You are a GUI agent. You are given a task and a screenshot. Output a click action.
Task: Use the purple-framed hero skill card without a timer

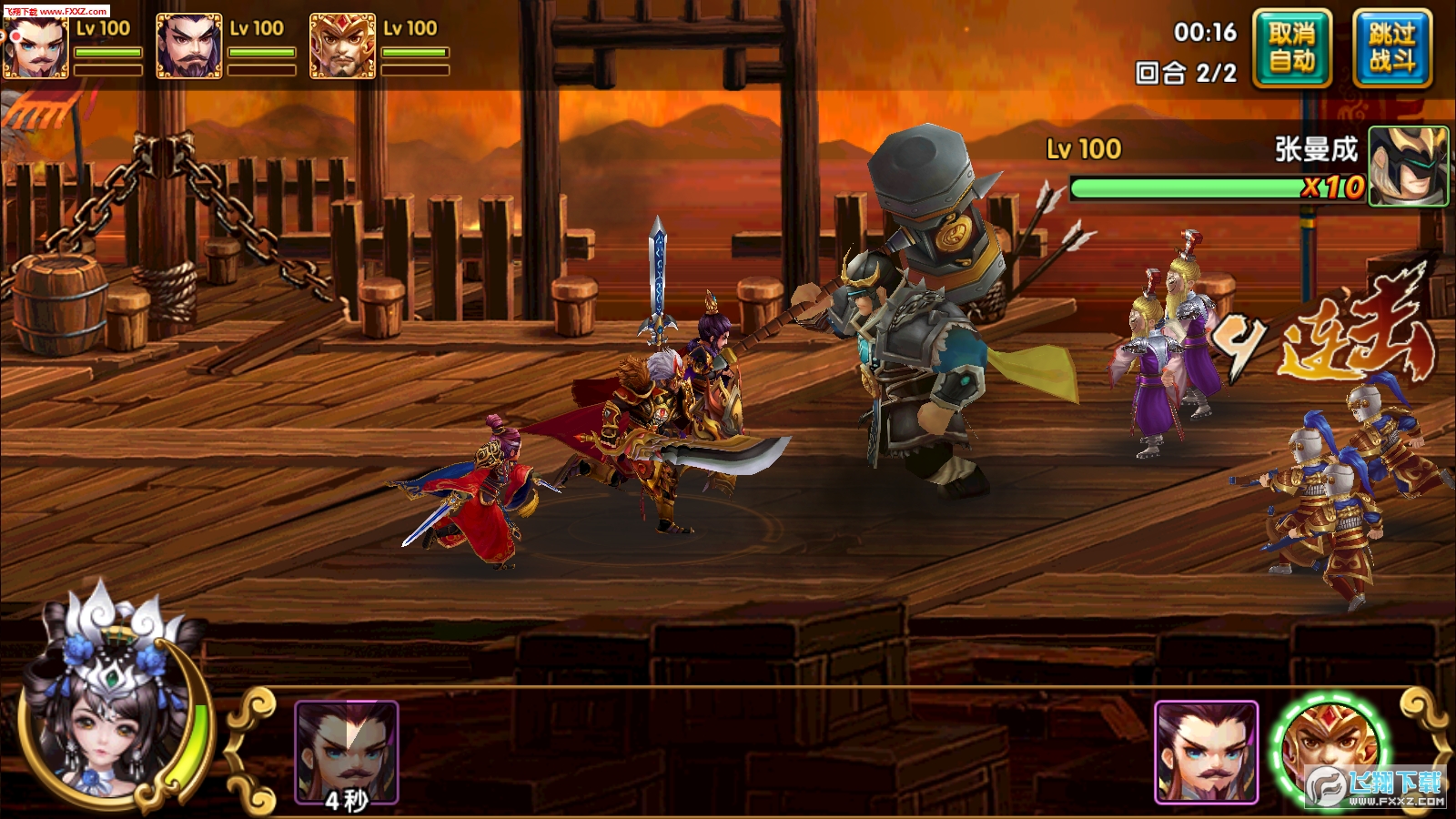point(1206,752)
